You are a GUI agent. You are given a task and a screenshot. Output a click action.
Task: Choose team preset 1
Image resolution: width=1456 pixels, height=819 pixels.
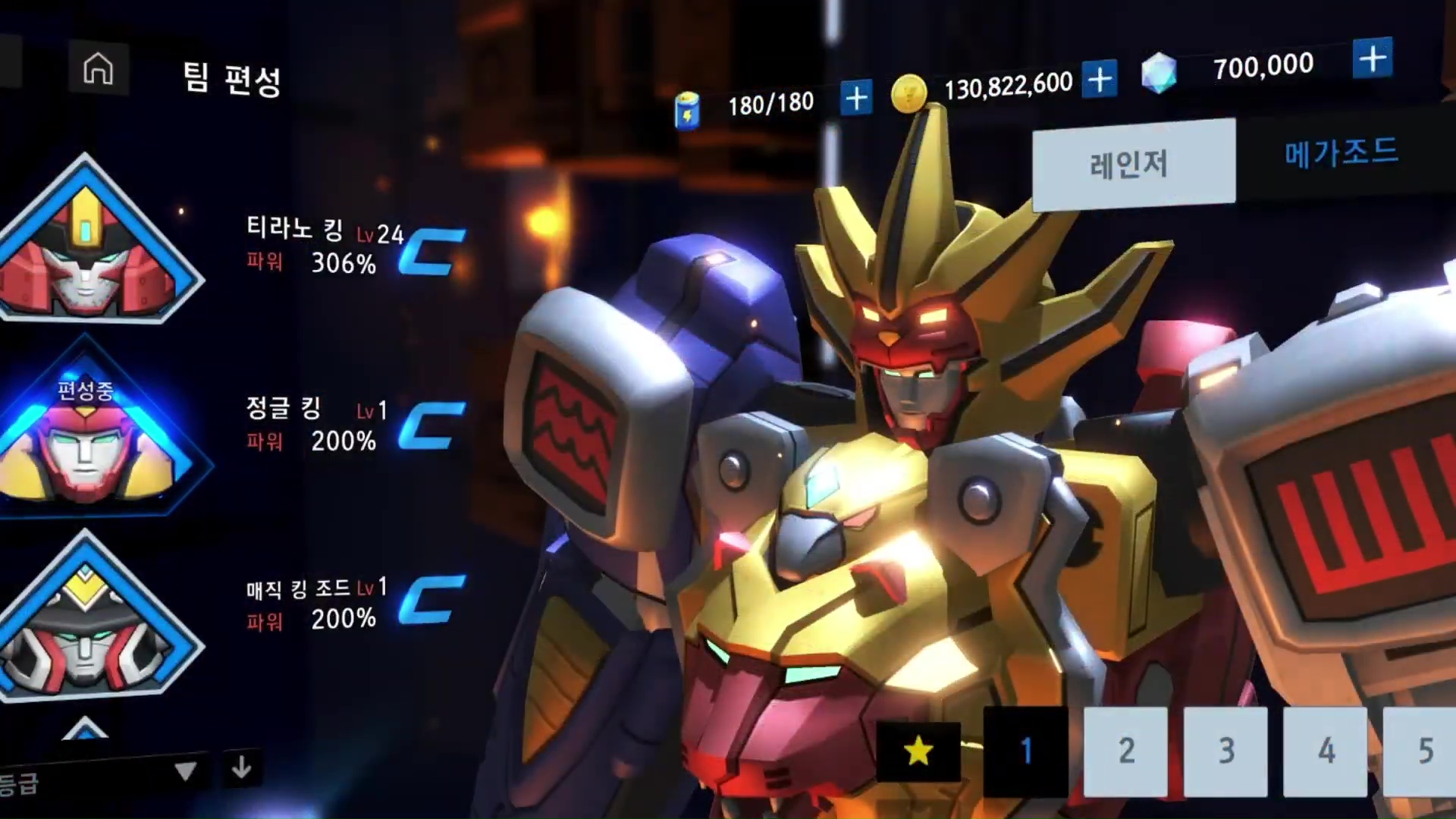[1025, 751]
